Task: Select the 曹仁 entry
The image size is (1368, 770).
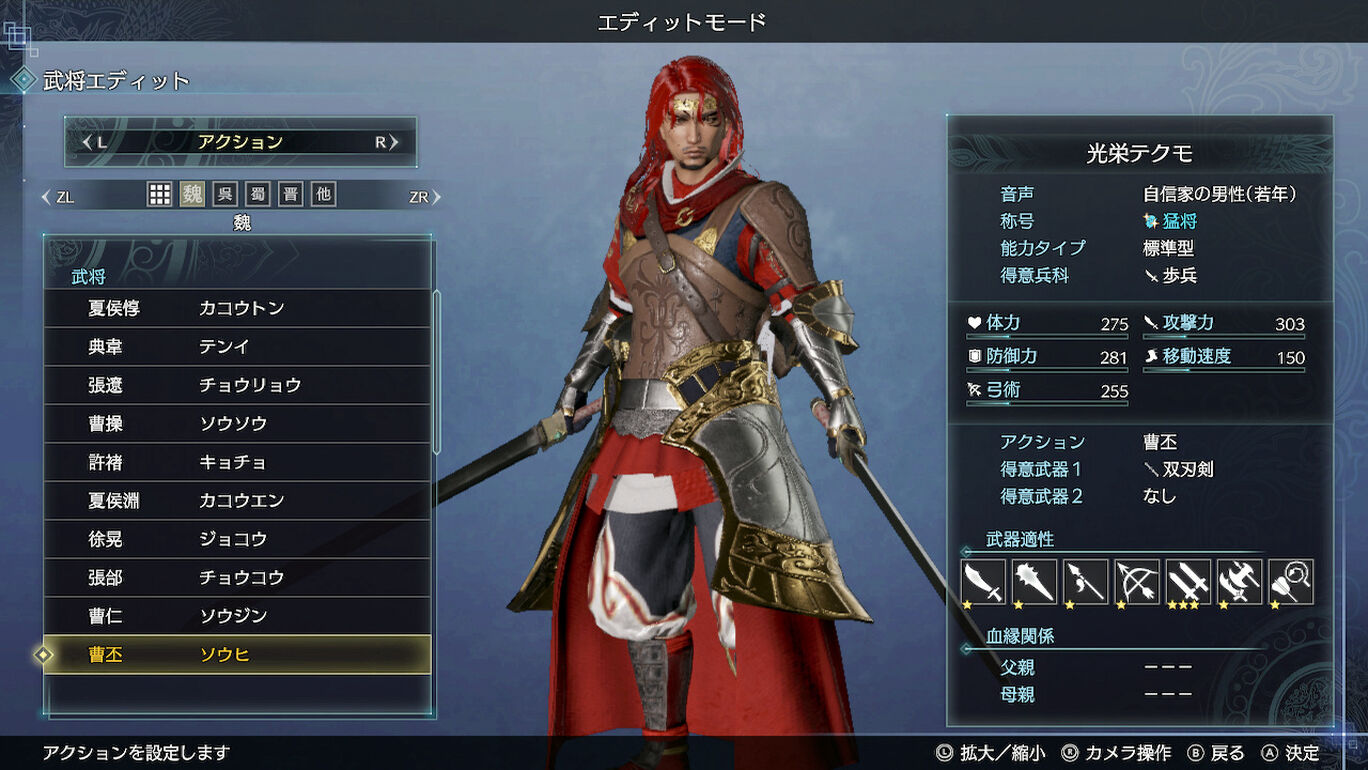Action: coord(238,616)
